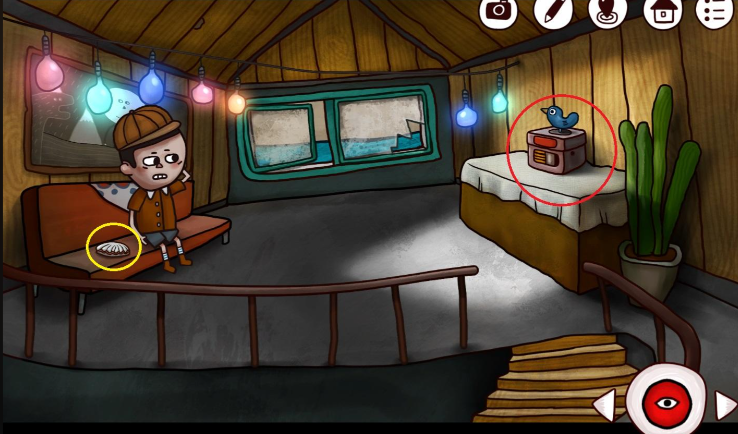
Task: Open the list menu icon
Action: click(x=714, y=10)
